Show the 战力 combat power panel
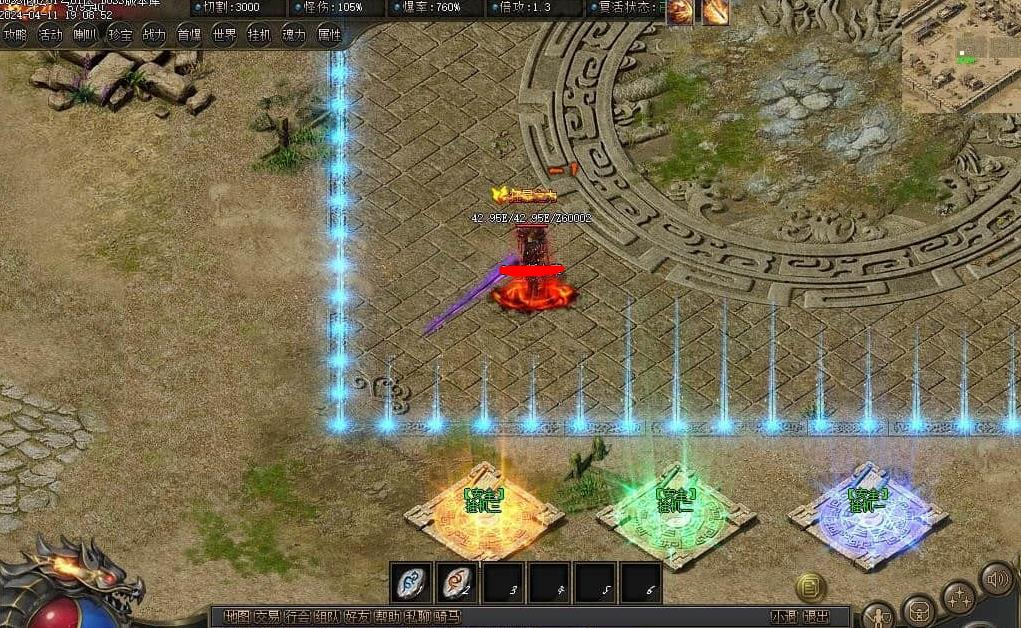This screenshot has width=1021, height=628. (154, 35)
